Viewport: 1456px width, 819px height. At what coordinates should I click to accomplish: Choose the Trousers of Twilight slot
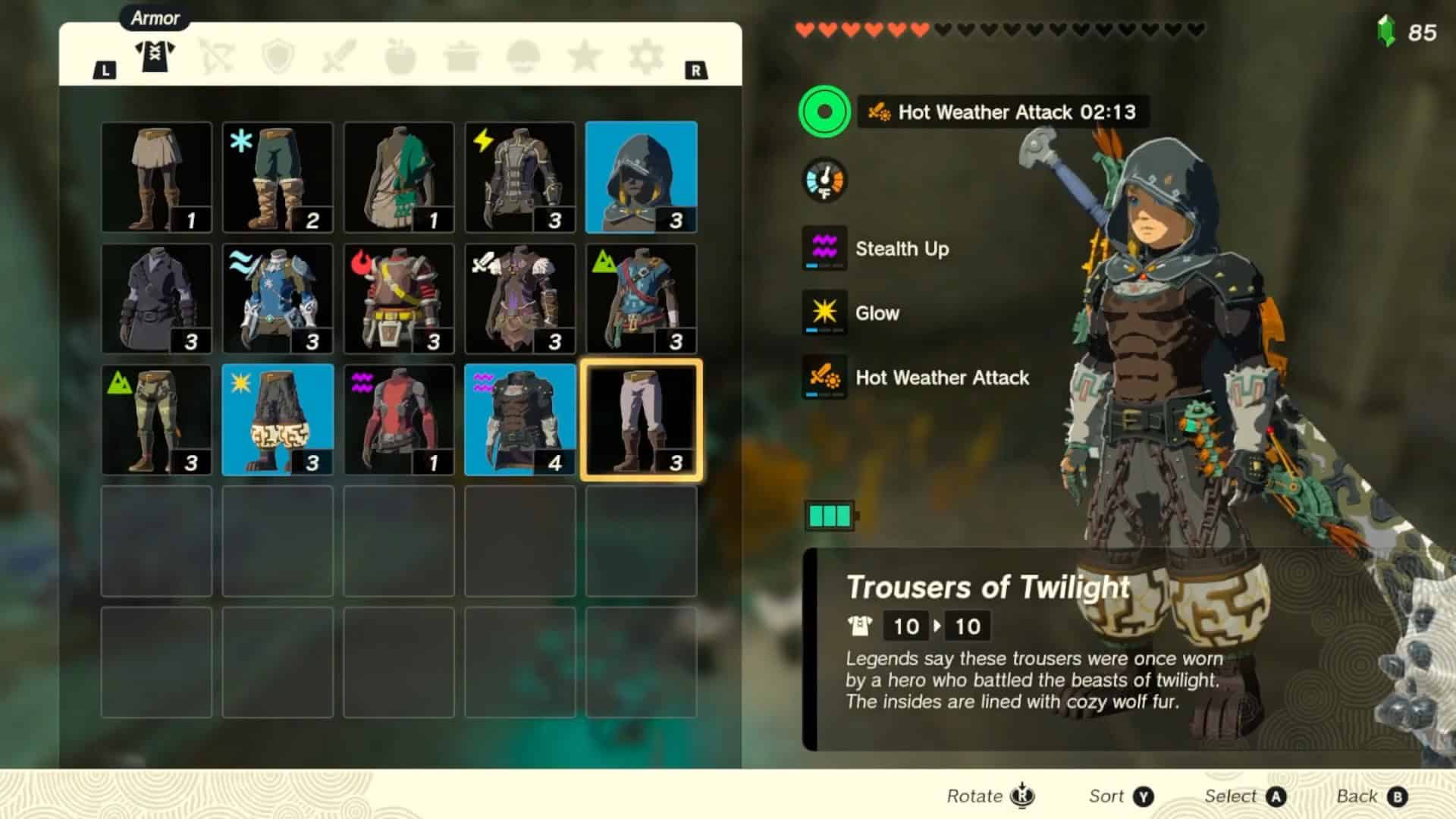(x=641, y=420)
